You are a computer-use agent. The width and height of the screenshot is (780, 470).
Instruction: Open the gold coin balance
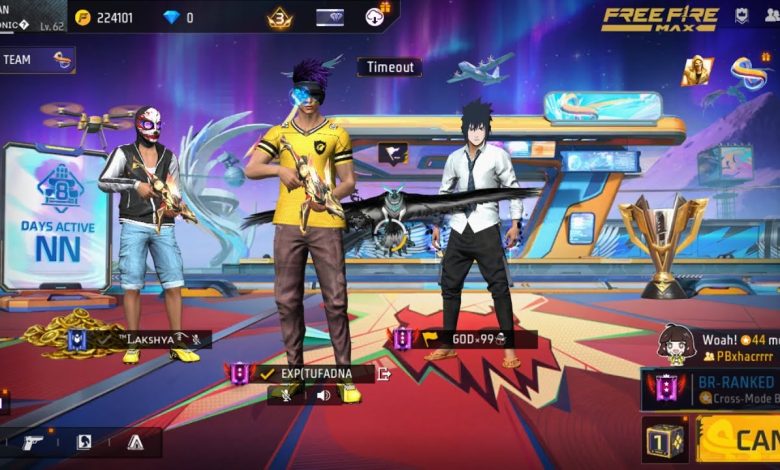pyautogui.click(x=111, y=17)
